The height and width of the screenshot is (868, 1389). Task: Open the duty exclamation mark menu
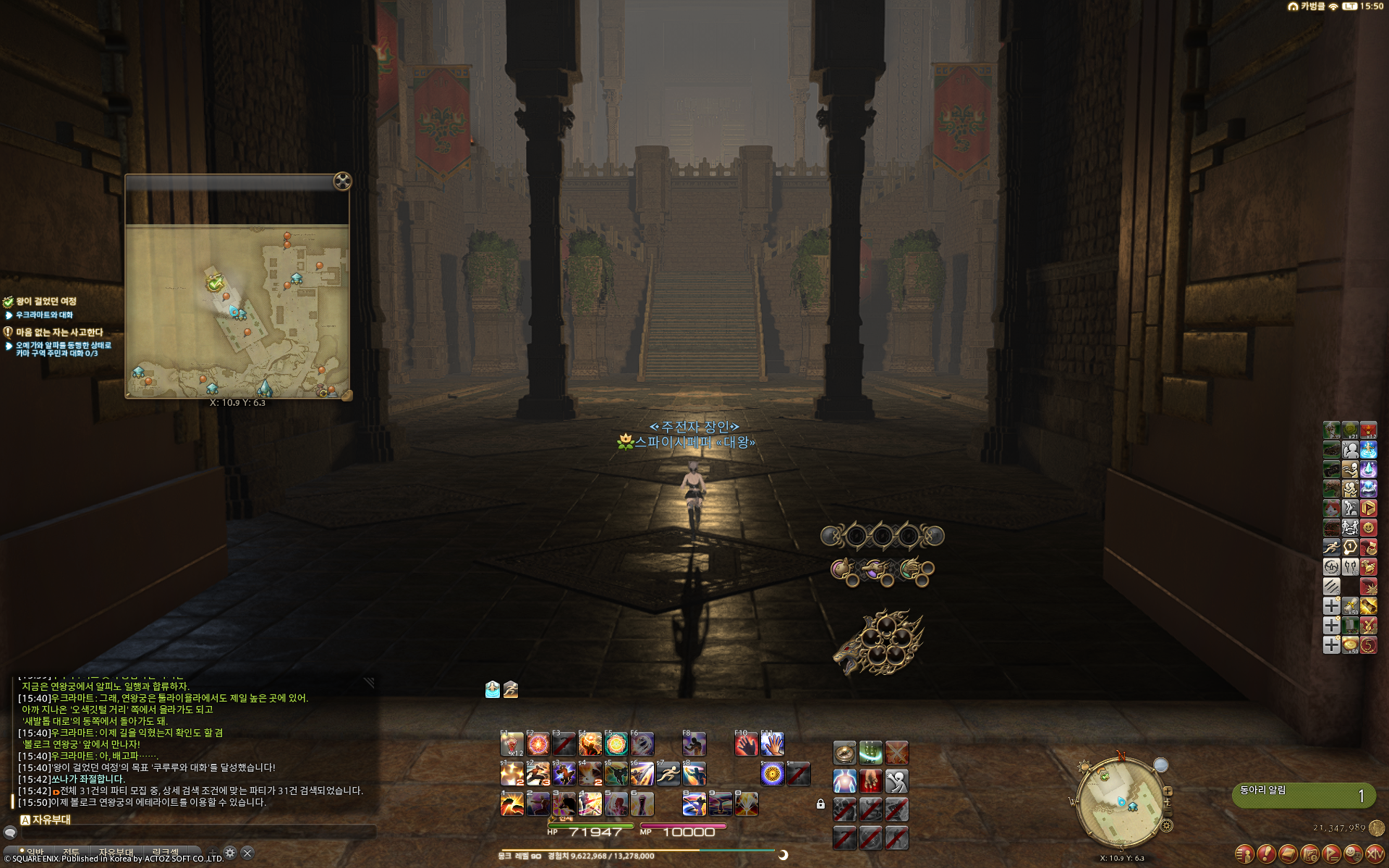pos(1266,854)
